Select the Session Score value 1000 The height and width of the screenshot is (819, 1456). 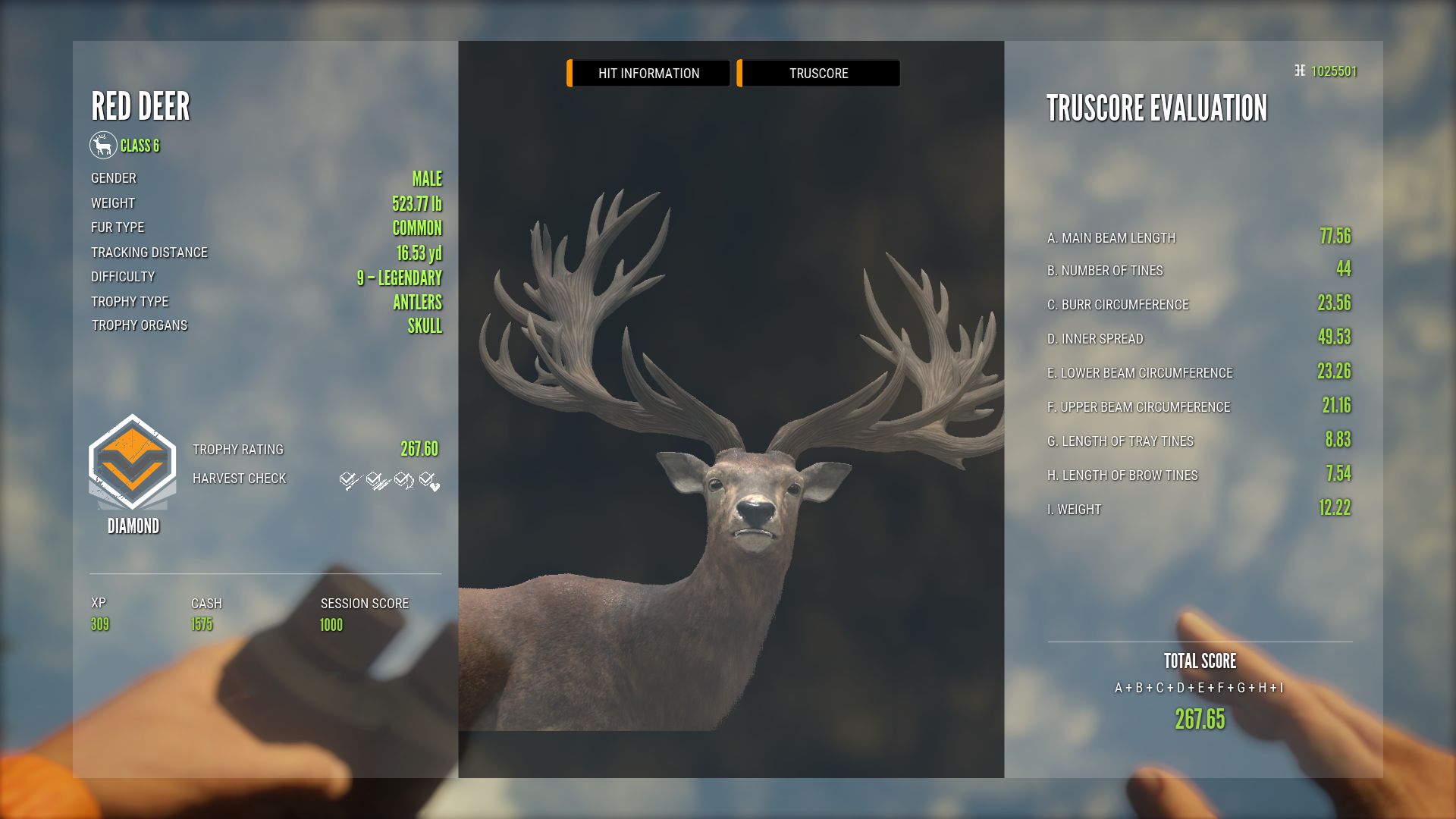pyautogui.click(x=332, y=623)
